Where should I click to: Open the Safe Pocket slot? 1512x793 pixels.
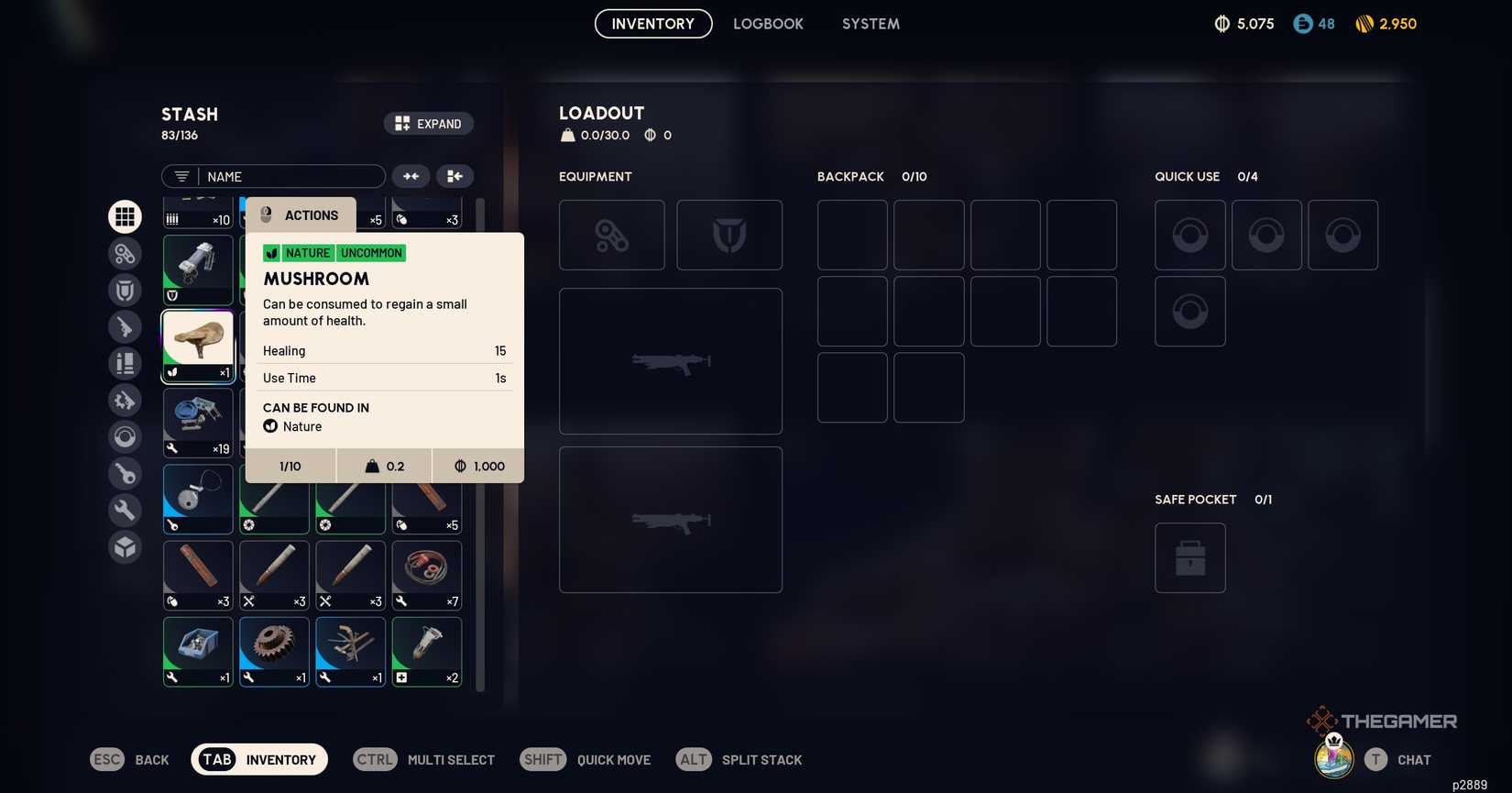[1189, 557]
